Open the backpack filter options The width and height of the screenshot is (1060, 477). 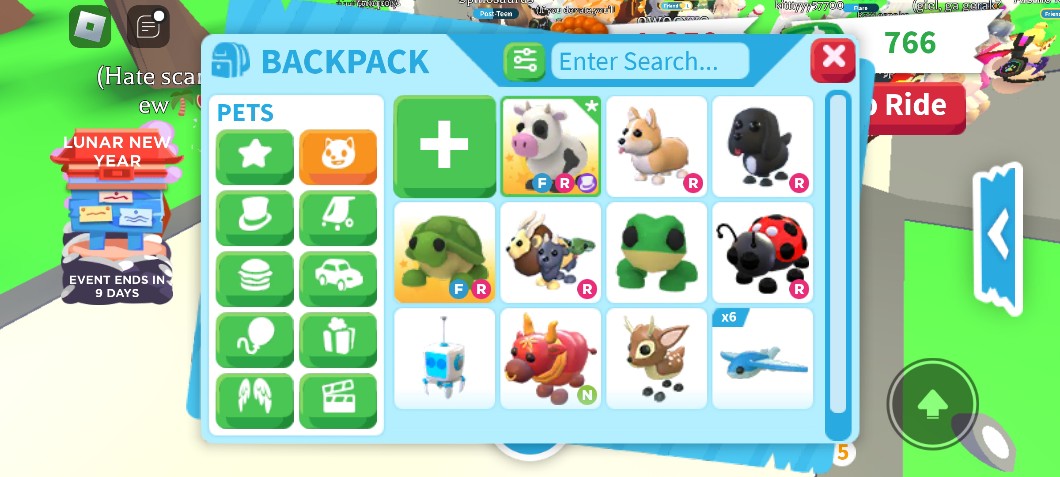click(x=524, y=62)
